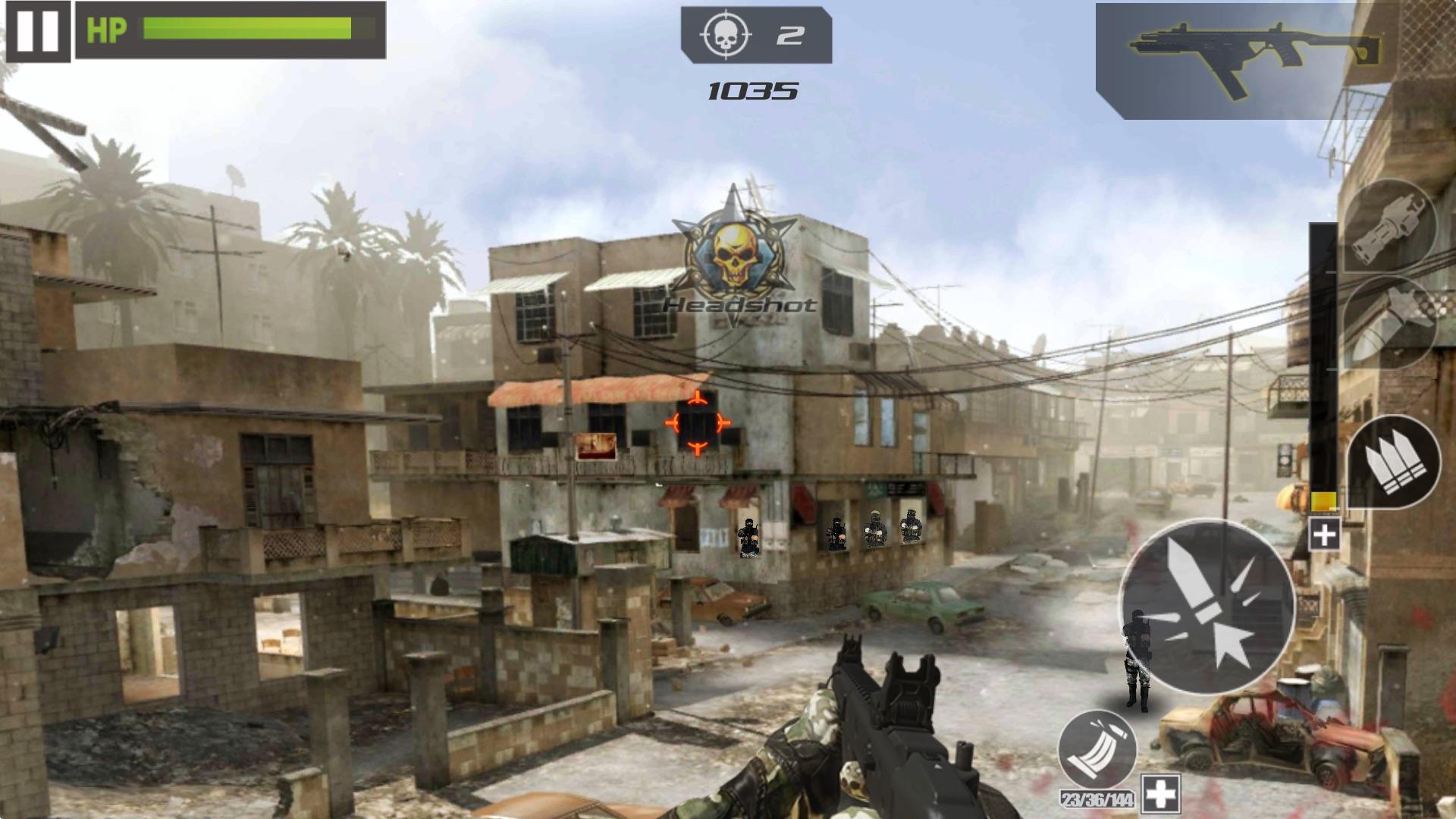Tap the score display showing 1035
Image resolution: width=1456 pixels, height=819 pixels.
[x=755, y=89]
